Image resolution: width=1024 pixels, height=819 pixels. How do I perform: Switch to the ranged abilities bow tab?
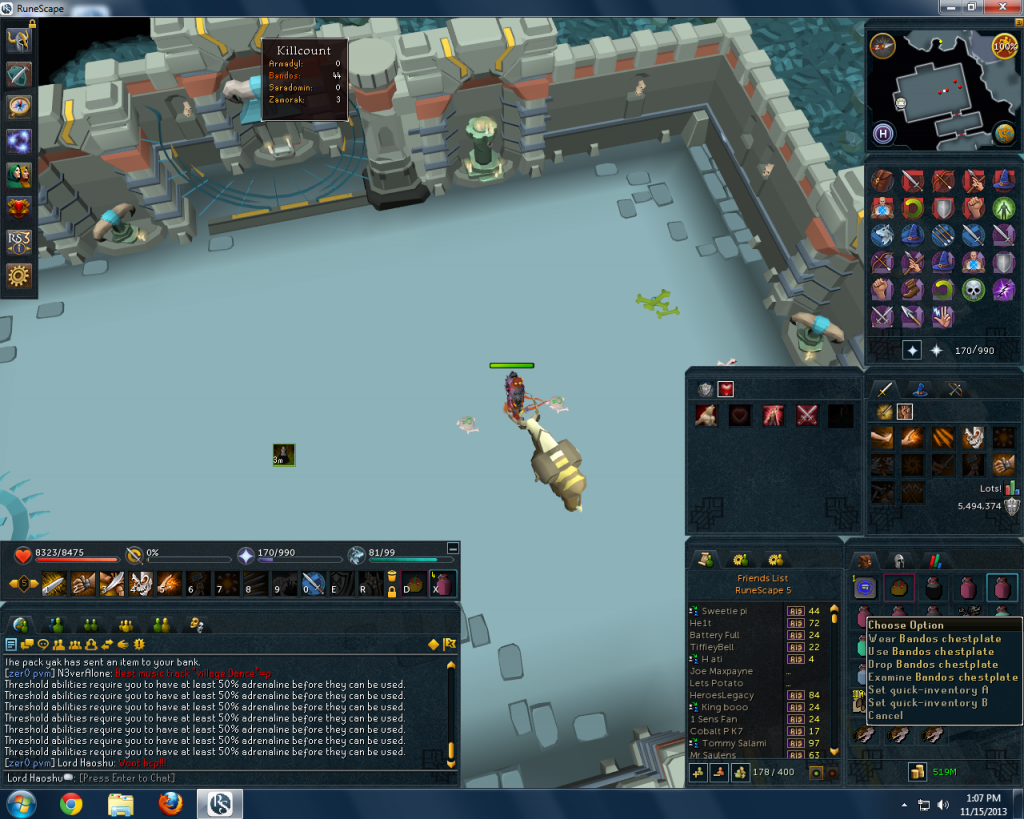pos(955,390)
